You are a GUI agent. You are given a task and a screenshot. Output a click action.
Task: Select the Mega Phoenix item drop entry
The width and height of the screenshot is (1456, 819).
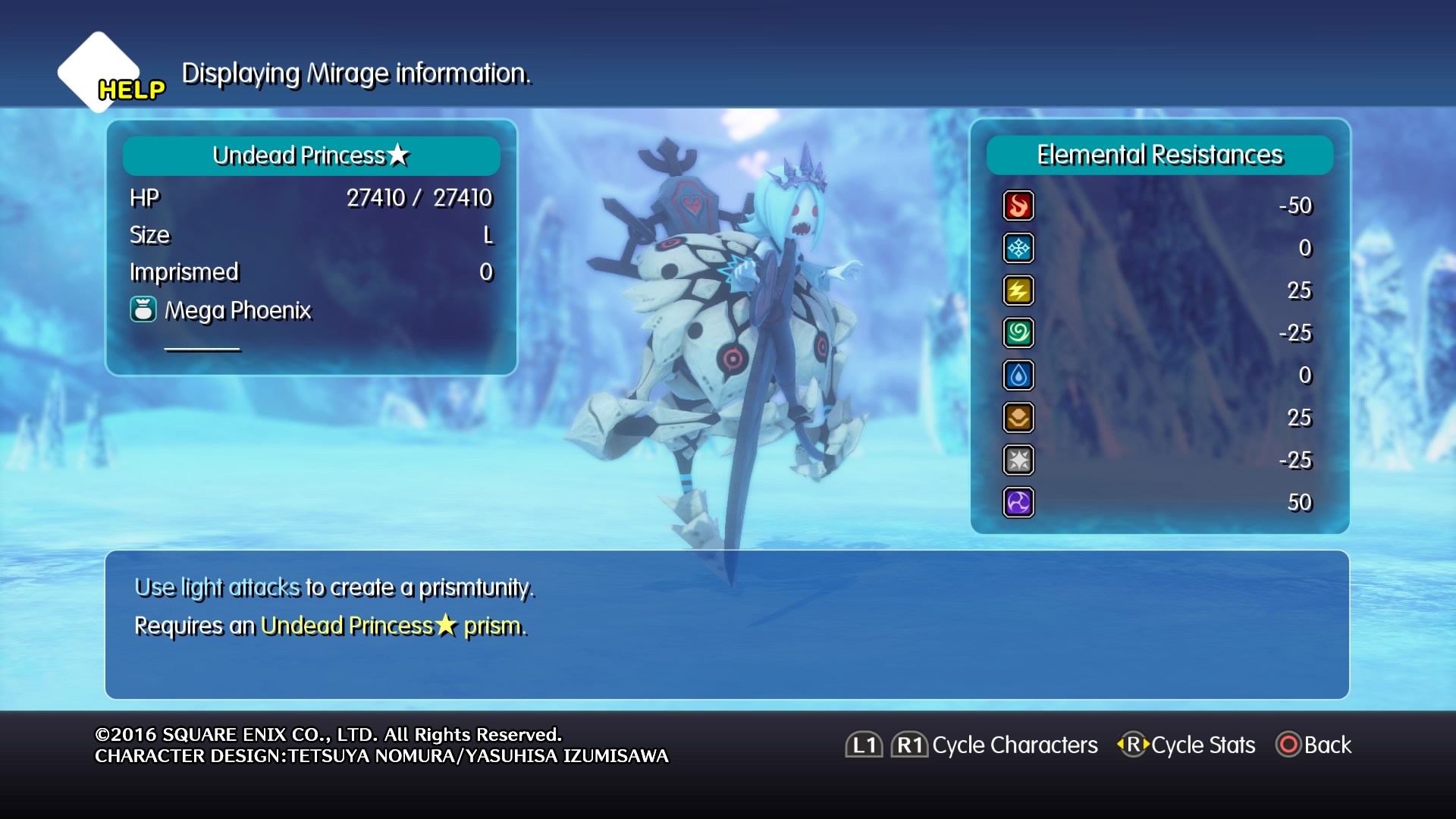tap(221, 310)
